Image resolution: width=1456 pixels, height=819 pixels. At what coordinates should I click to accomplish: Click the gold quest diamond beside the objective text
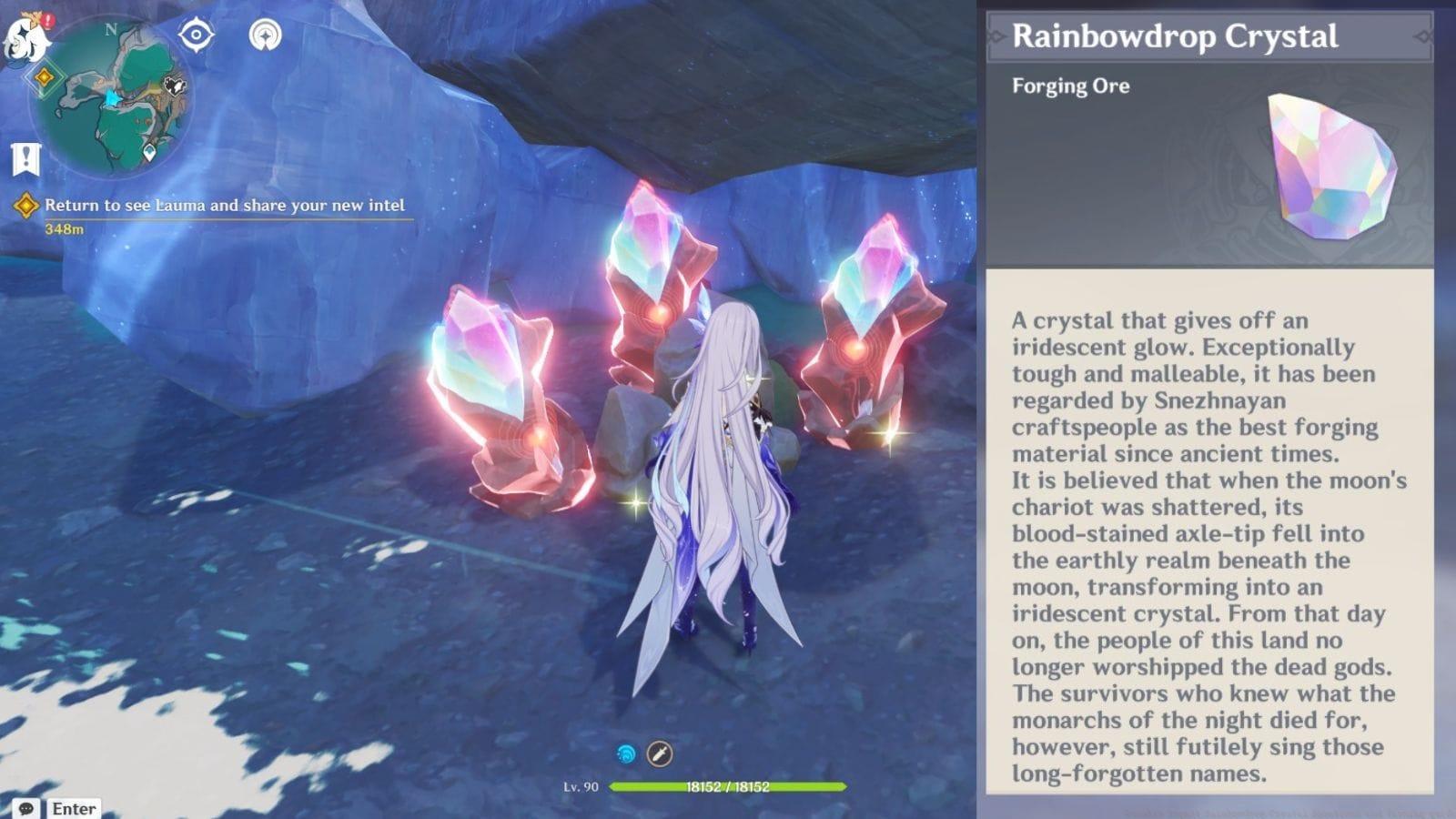[x=25, y=207]
